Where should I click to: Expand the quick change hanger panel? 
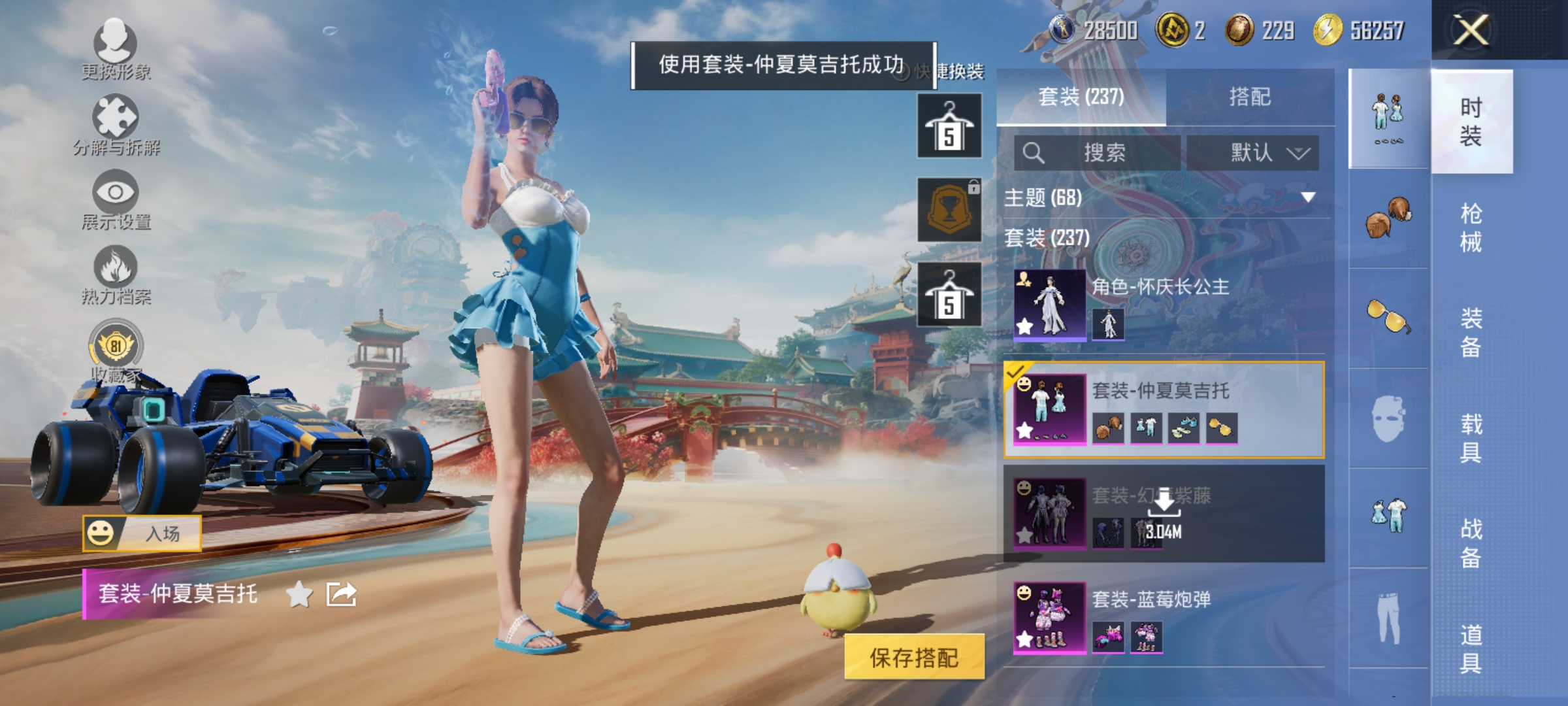coord(949,124)
